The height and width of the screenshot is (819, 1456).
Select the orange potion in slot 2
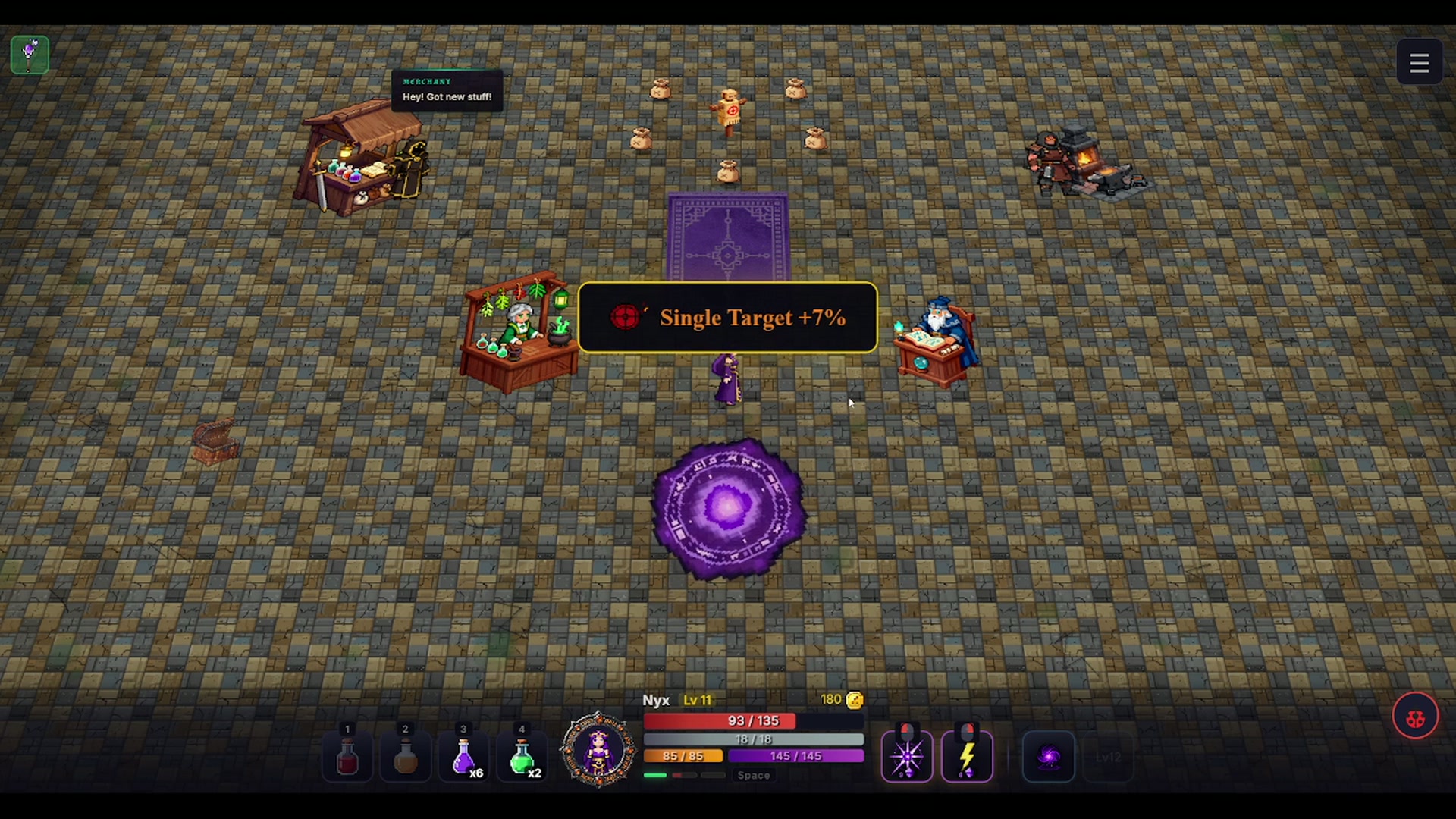(405, 757)
